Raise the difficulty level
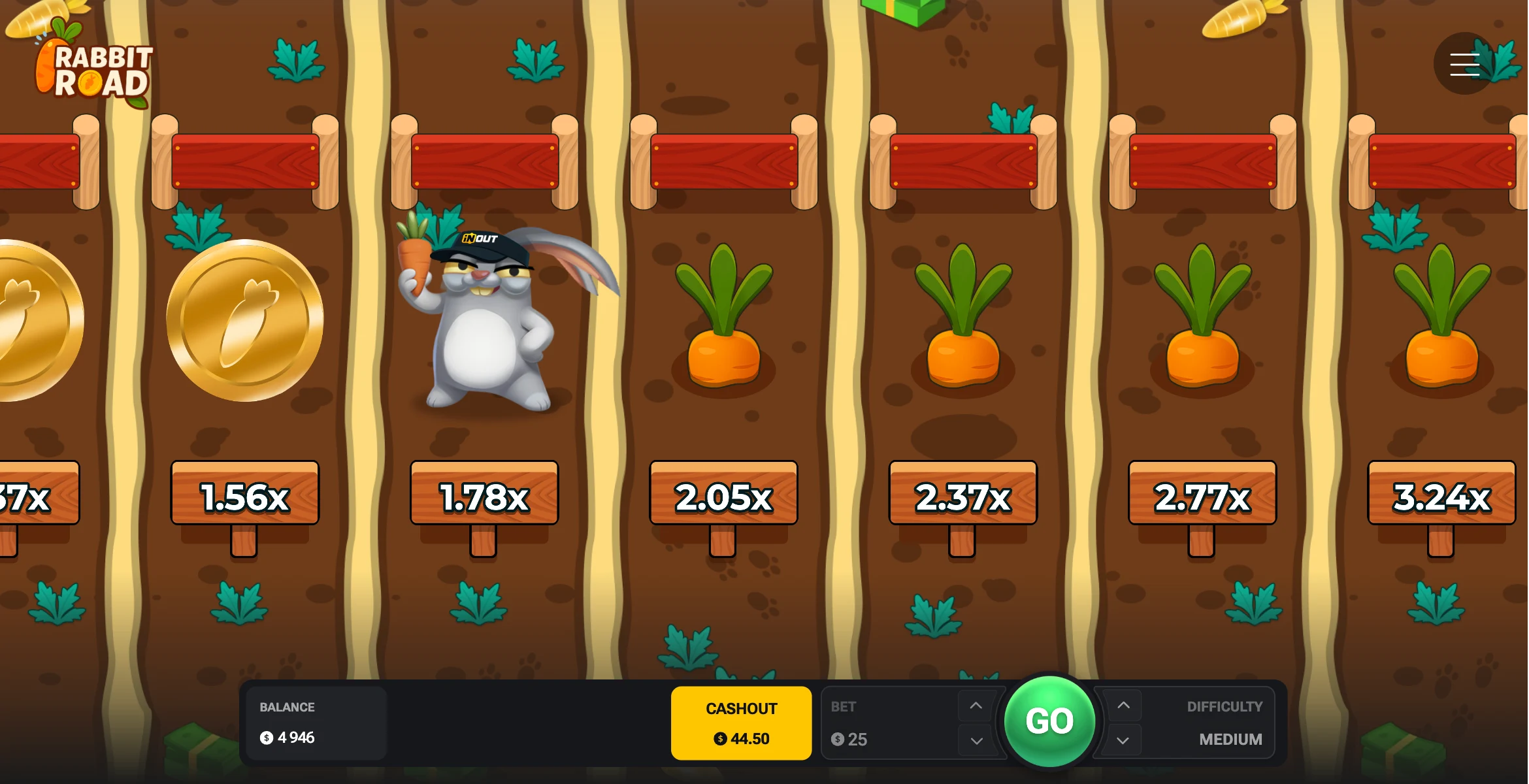Screen dimensions: 1529x784 (1123, 706)
